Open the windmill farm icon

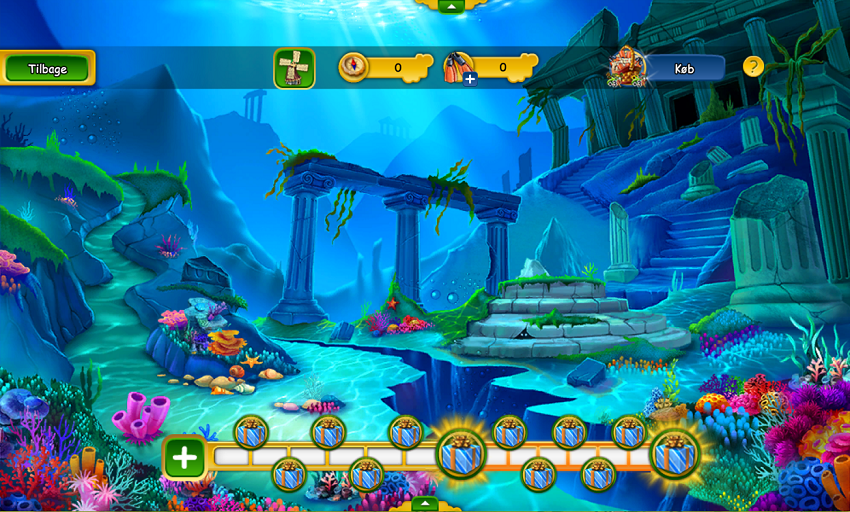(294, 68)
